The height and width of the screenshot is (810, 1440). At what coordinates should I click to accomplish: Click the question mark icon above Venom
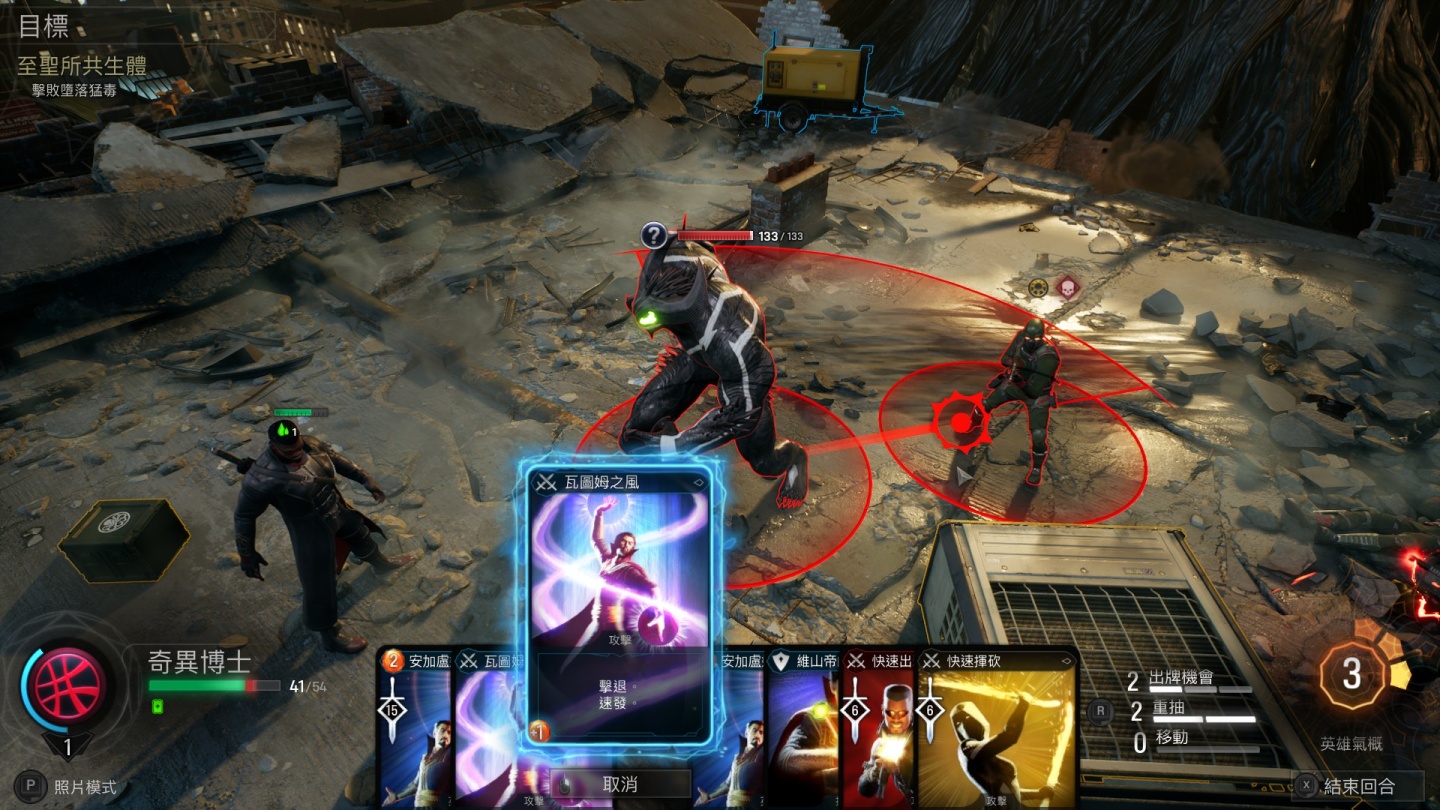654,236
